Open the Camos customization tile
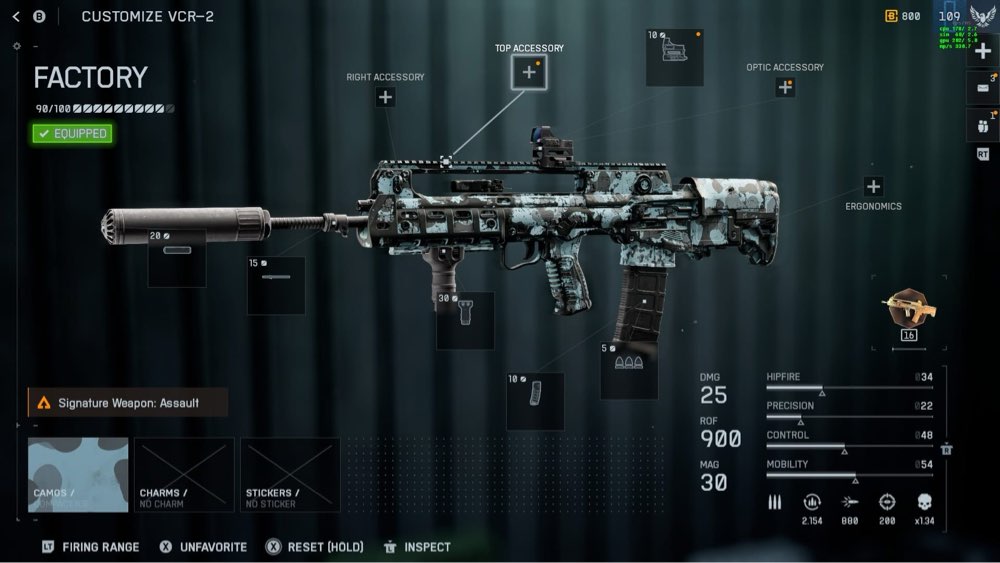The image size is (1000, 563). click(78, 475)
